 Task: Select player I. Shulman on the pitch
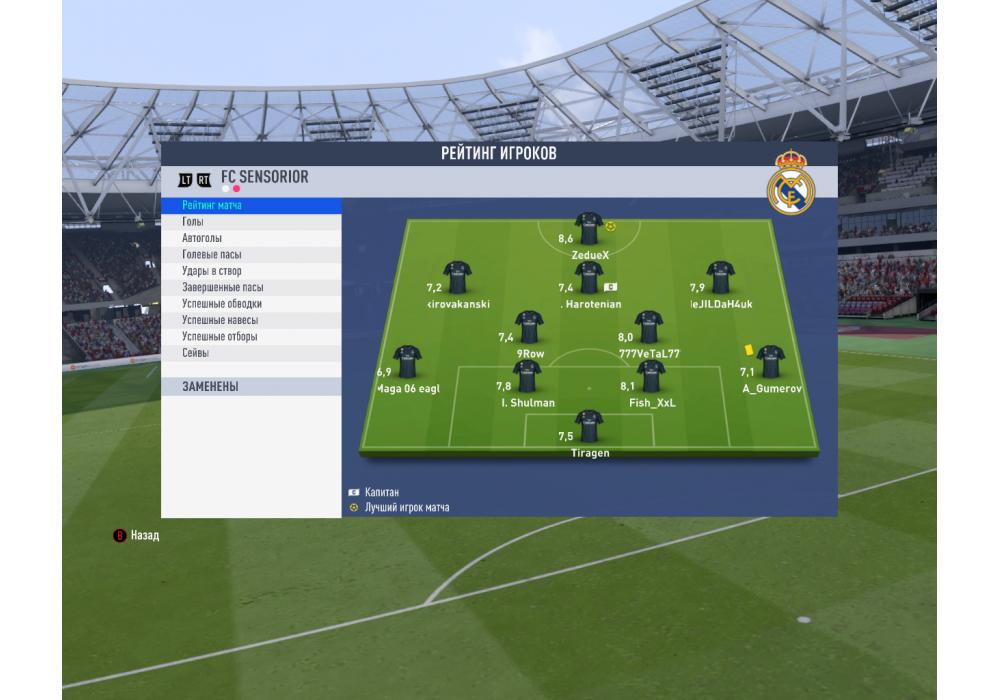pyautogui.click(x=528, y=377)
